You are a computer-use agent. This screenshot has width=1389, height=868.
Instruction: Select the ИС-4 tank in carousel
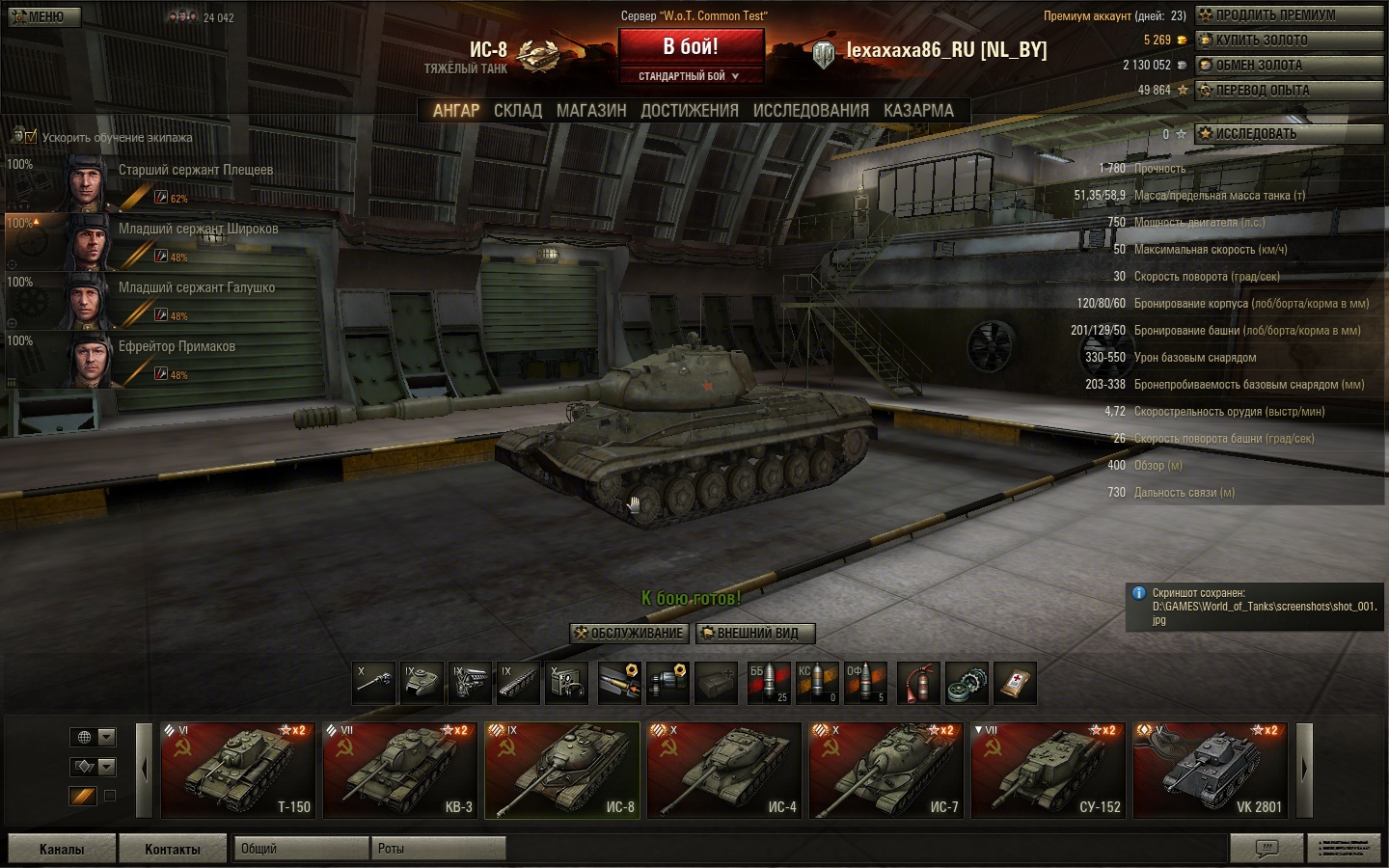coord(724,770)
